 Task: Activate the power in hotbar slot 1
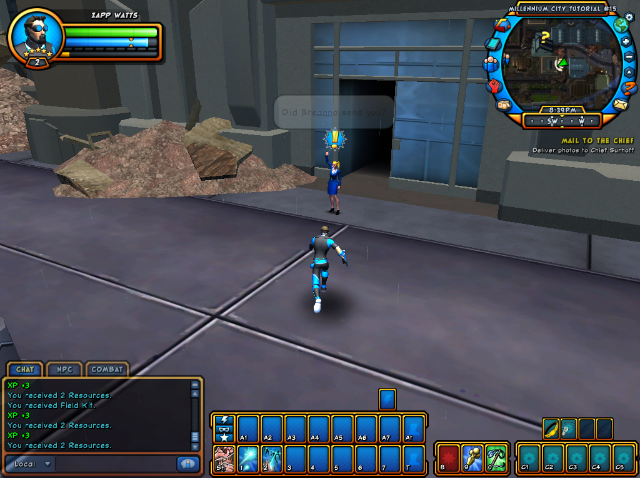[x=247, y=458]
